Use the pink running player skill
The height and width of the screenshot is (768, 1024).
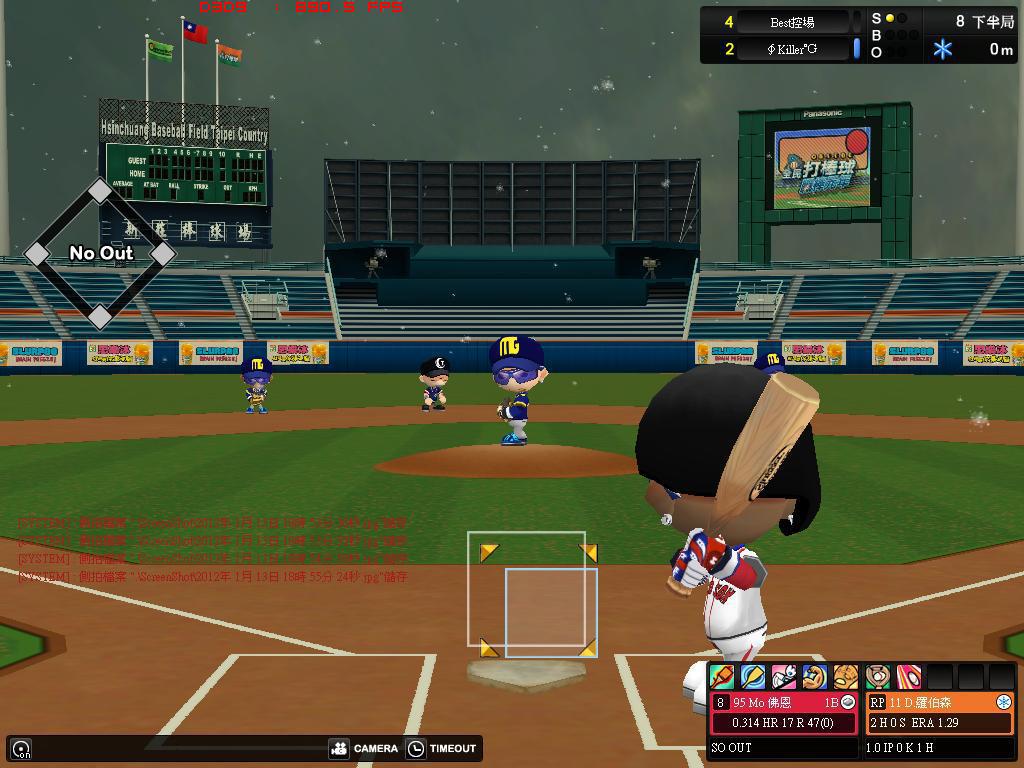(x=784, y=677)
